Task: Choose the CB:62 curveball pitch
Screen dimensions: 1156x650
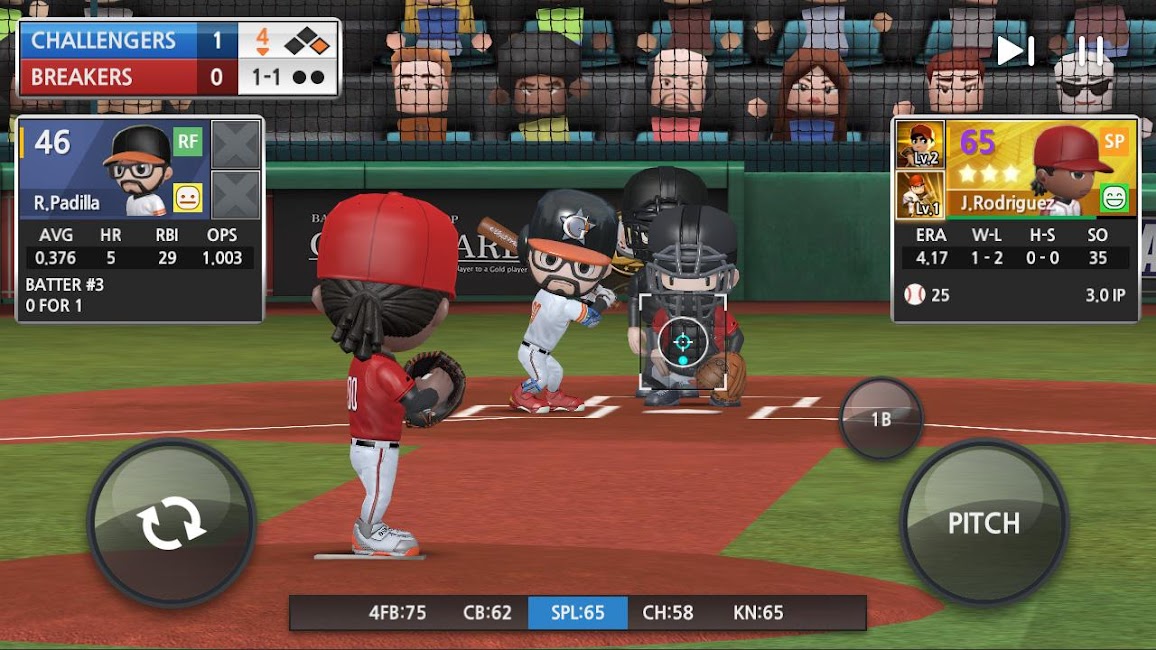Action: [x=487, y=613]
